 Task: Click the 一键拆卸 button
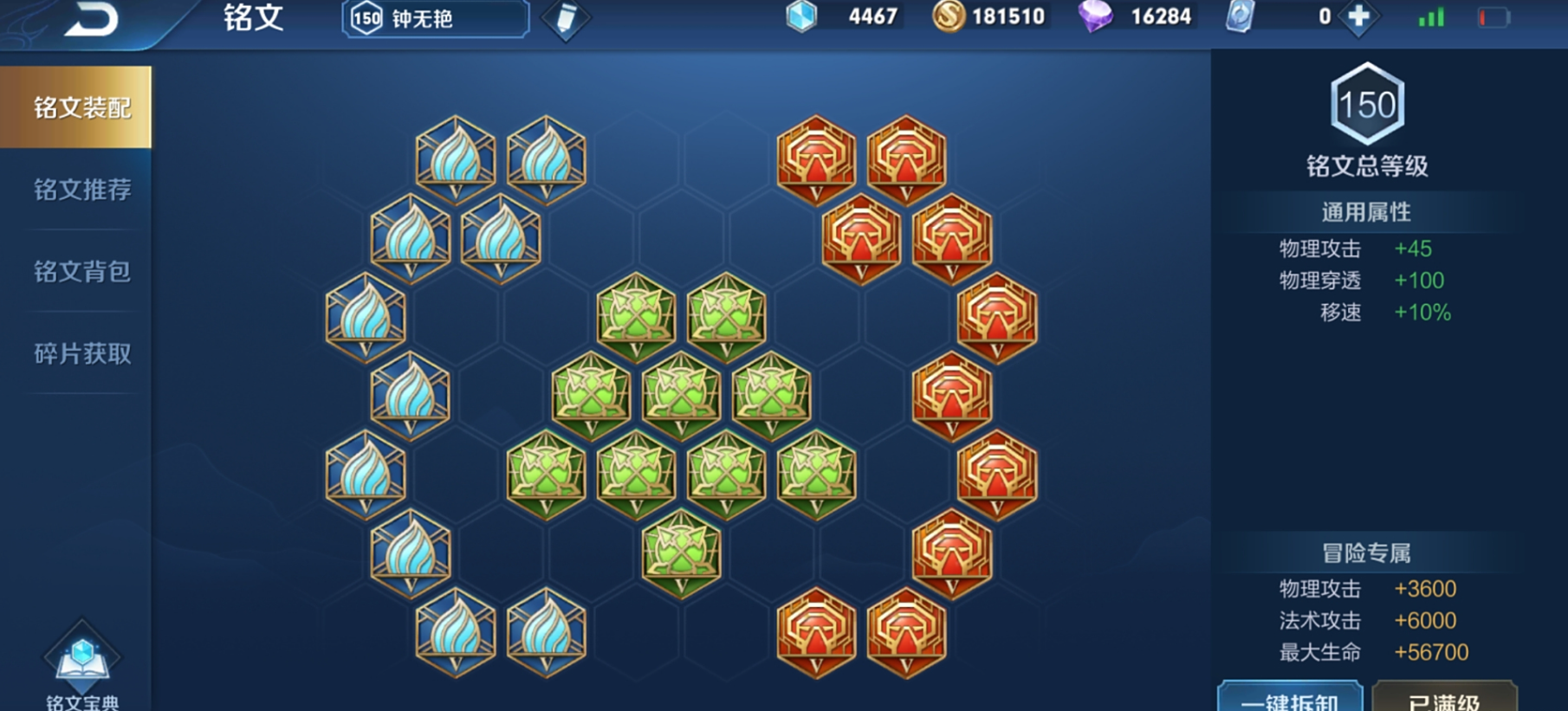coord(1290,698)
